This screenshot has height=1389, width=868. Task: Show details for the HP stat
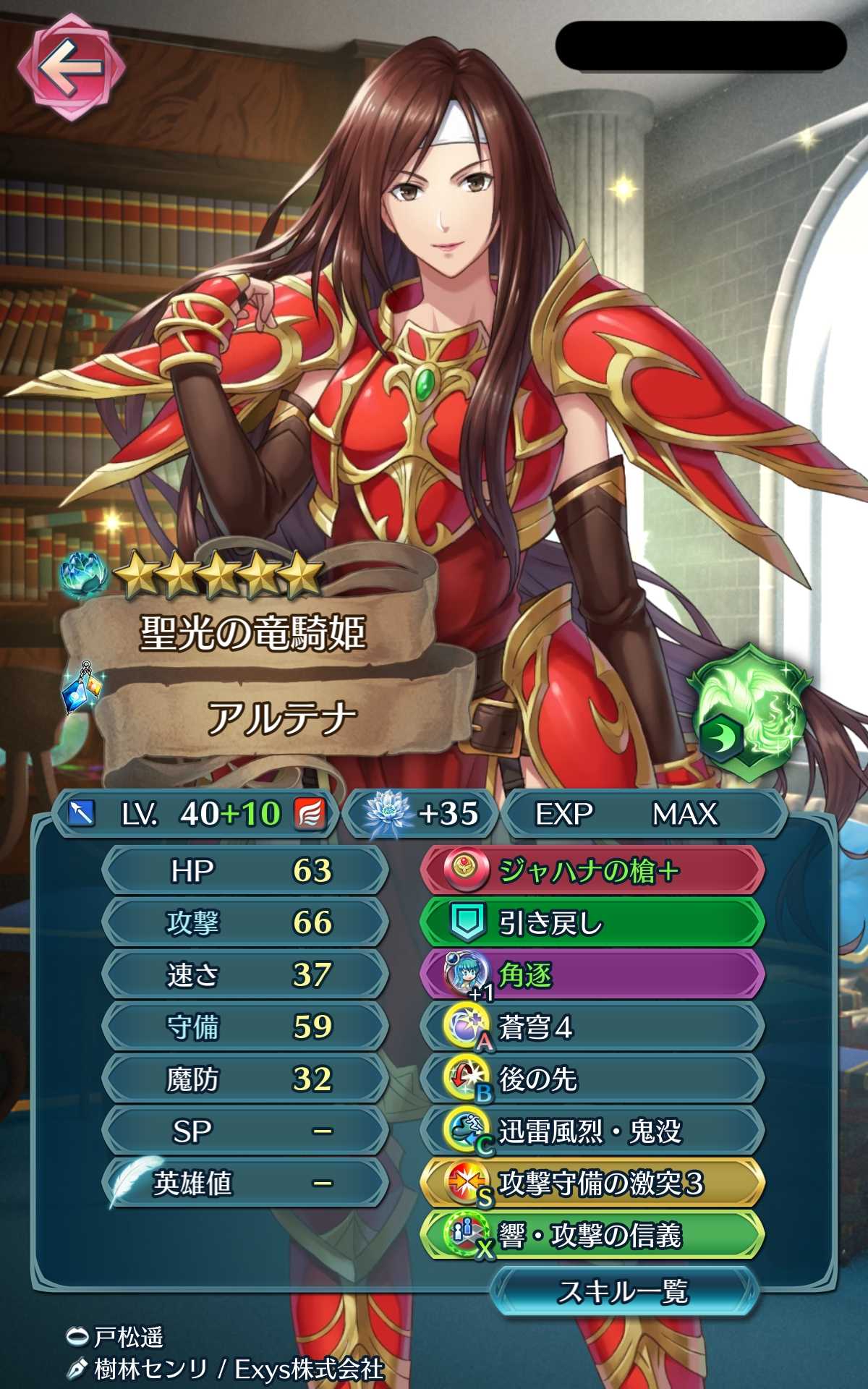point(244,870)
